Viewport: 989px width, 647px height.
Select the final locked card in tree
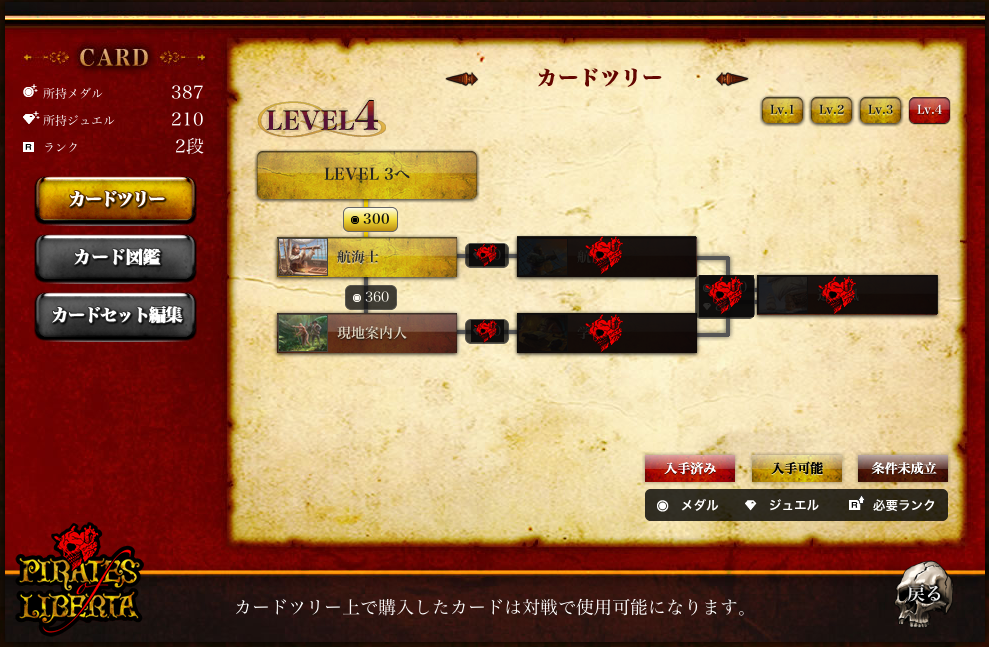point(847,295)
